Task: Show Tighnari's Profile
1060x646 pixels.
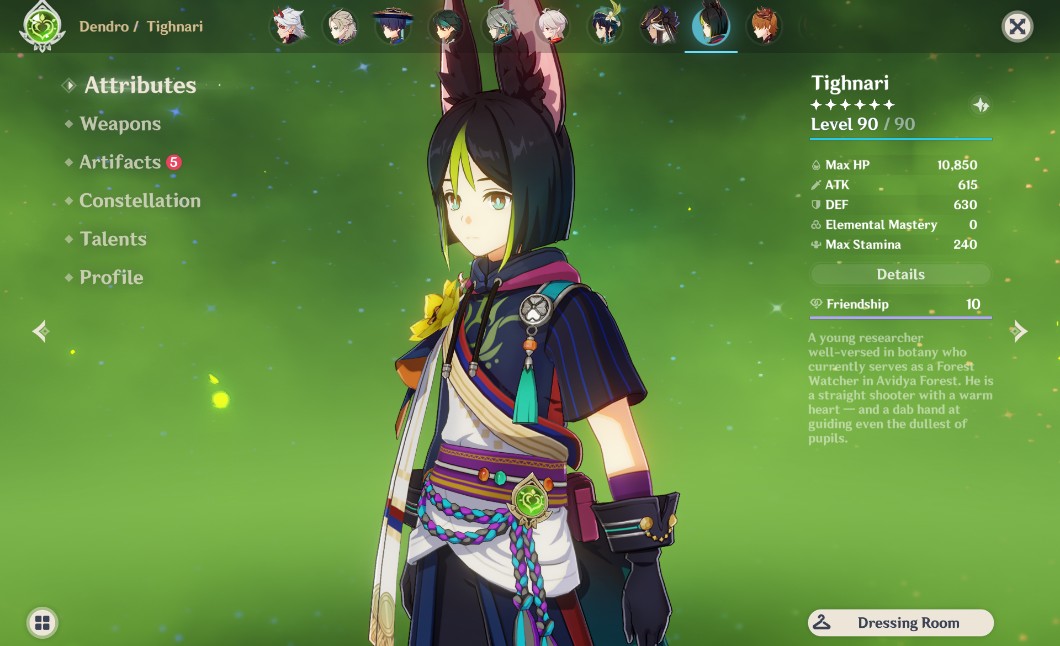Action: tap(111, 278)
